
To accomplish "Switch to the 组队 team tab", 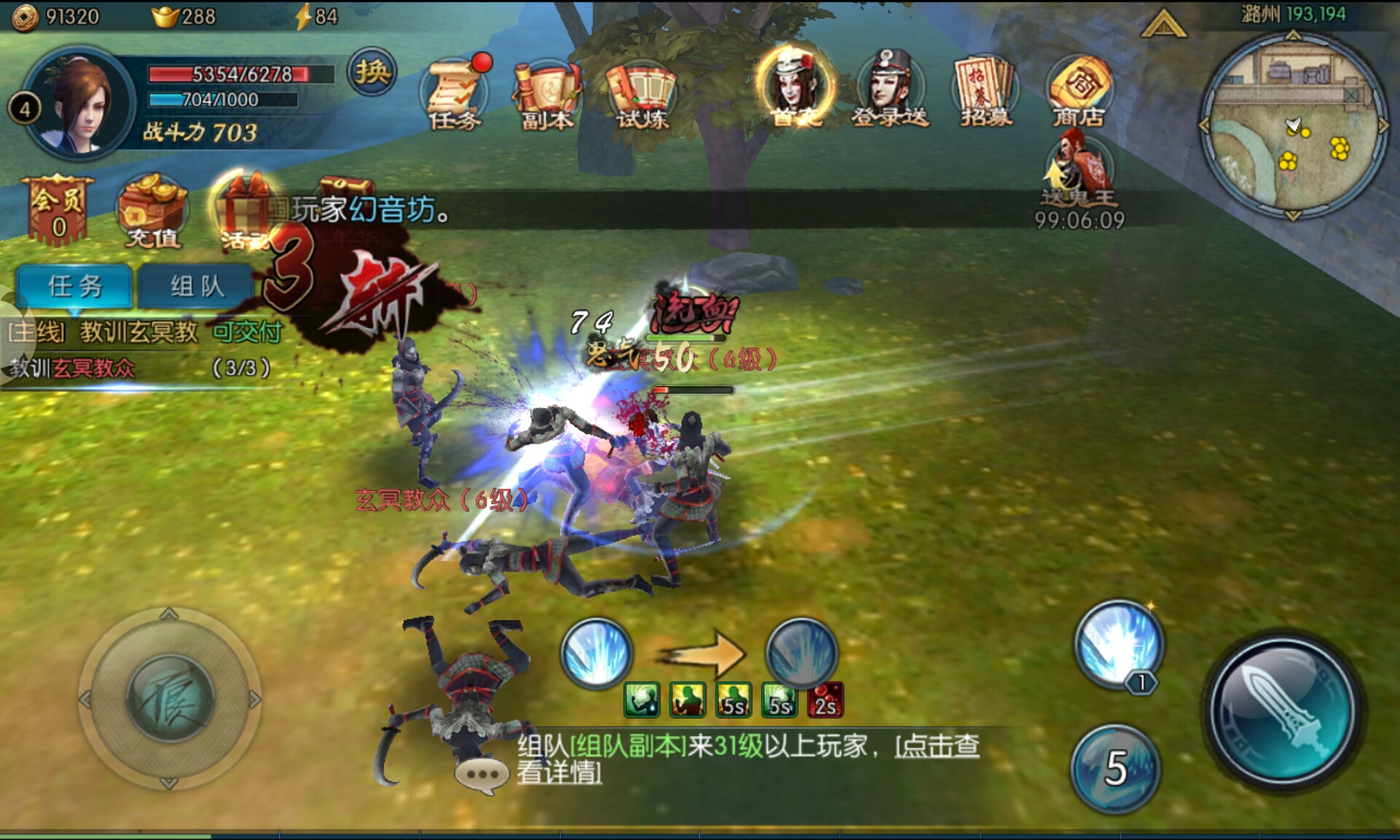I will click(195, 286).
